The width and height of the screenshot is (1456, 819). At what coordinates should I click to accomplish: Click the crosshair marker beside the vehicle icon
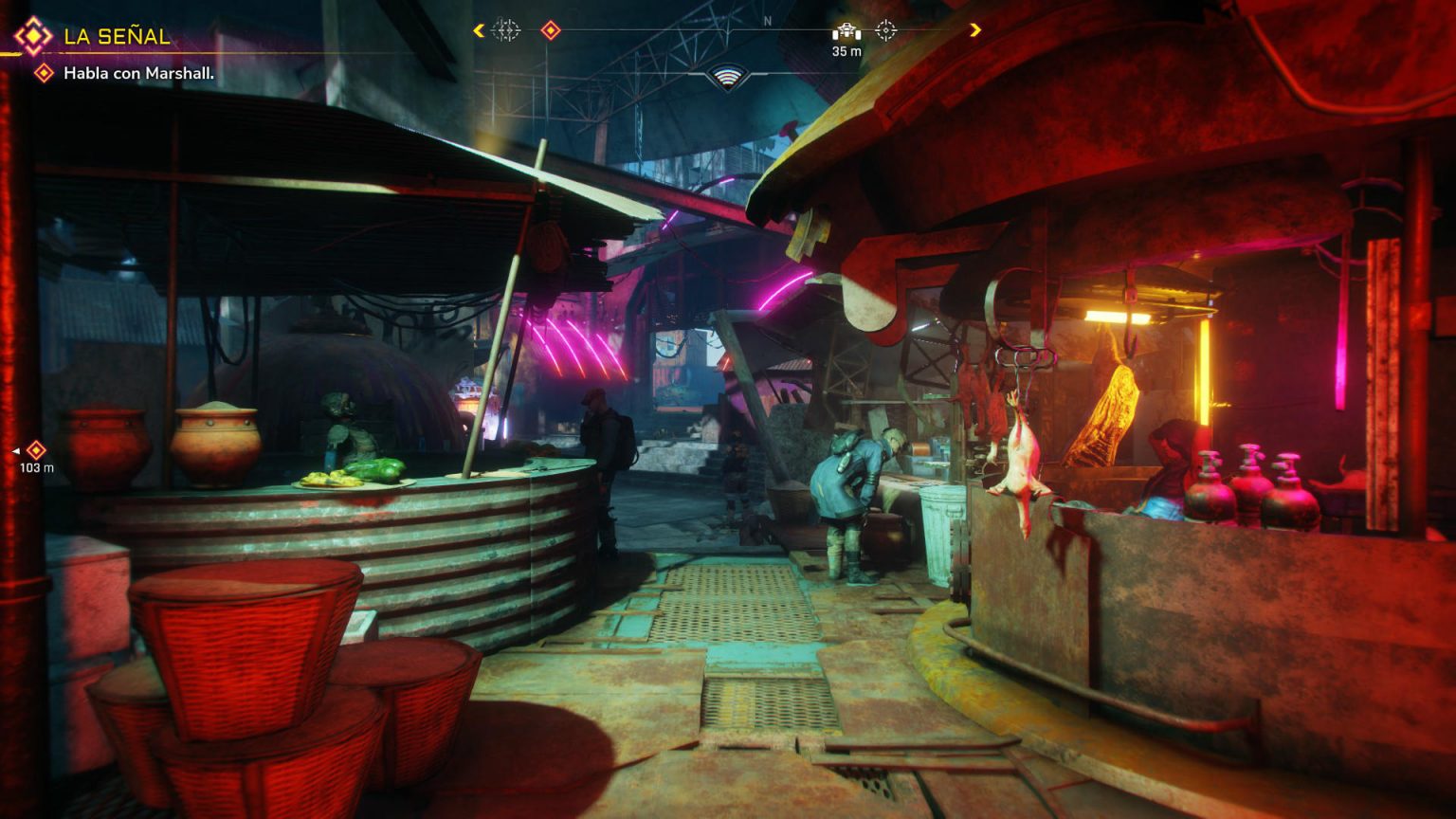pos(885,31)
